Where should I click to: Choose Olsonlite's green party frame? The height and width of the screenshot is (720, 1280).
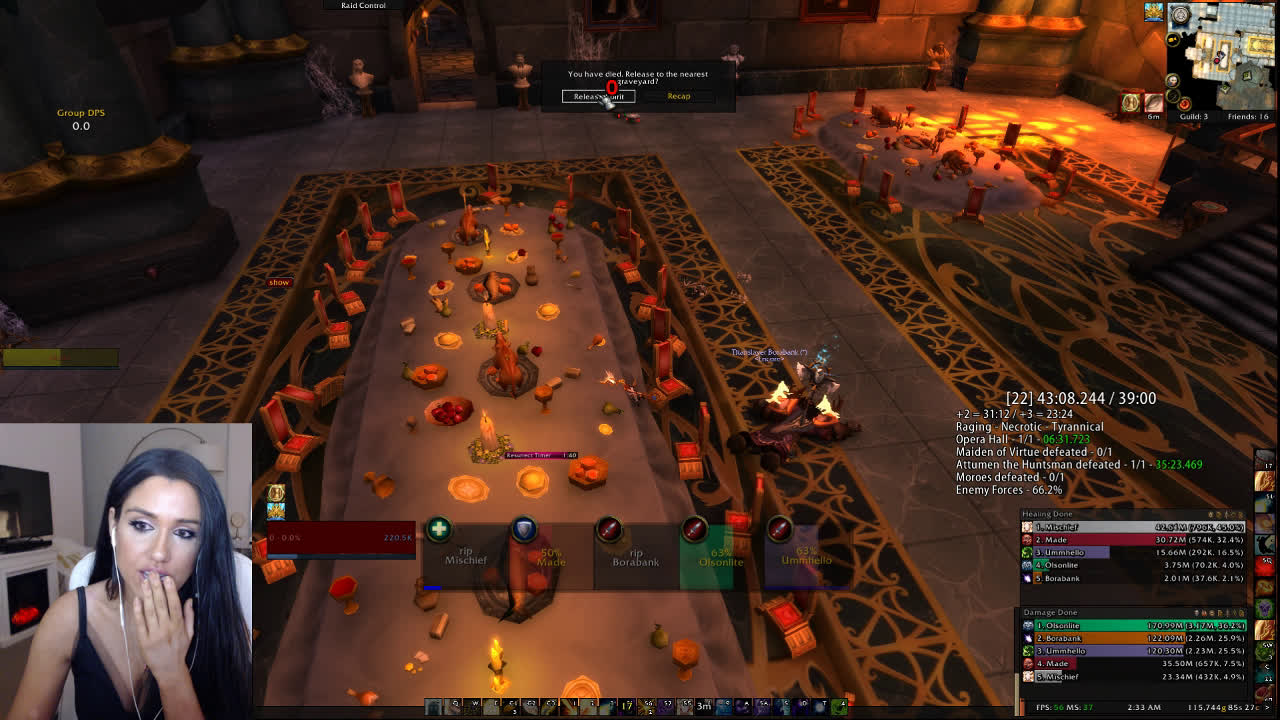coord(720,556)
